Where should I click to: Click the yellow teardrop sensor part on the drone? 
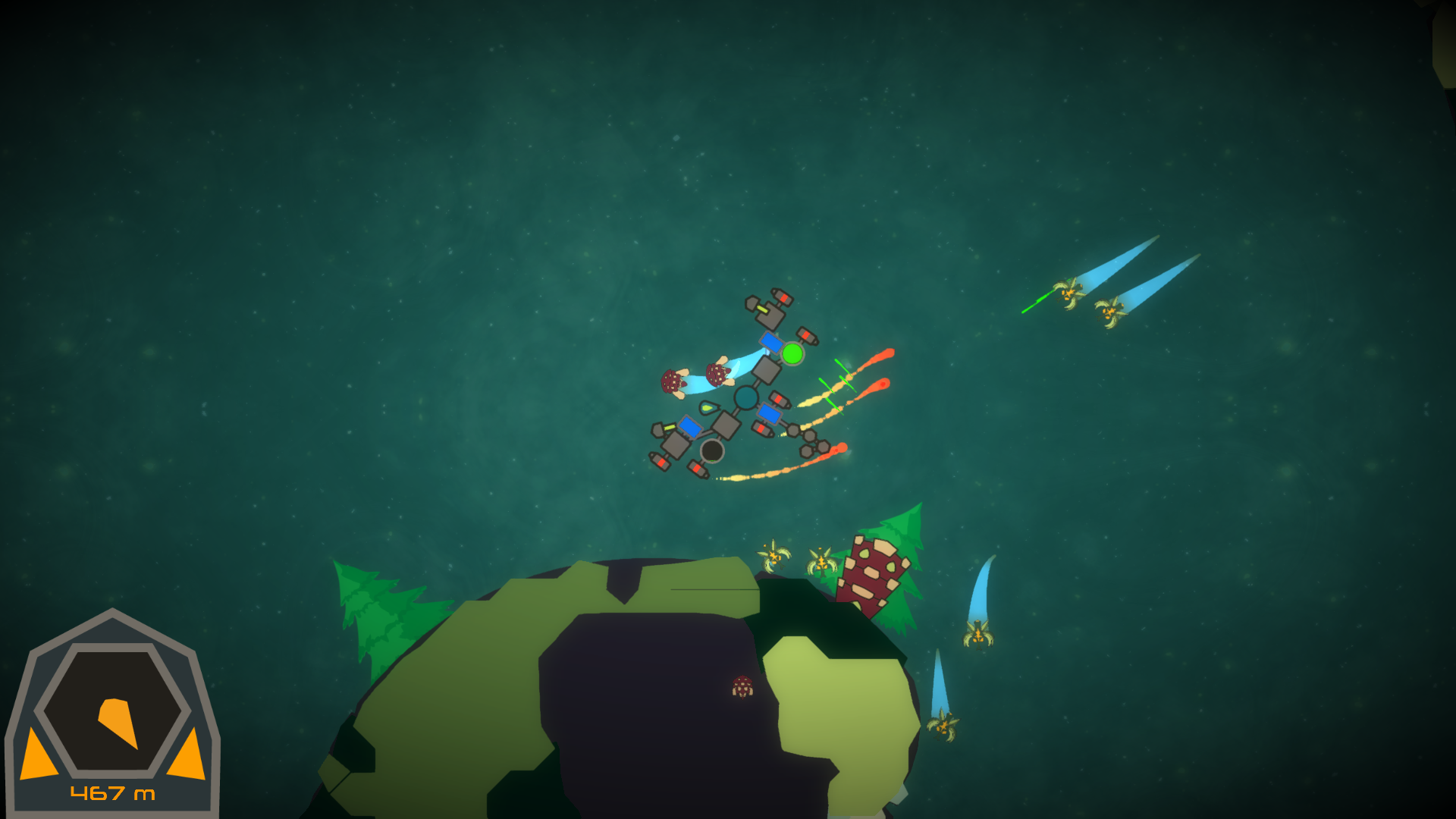(x=708, y=406)
